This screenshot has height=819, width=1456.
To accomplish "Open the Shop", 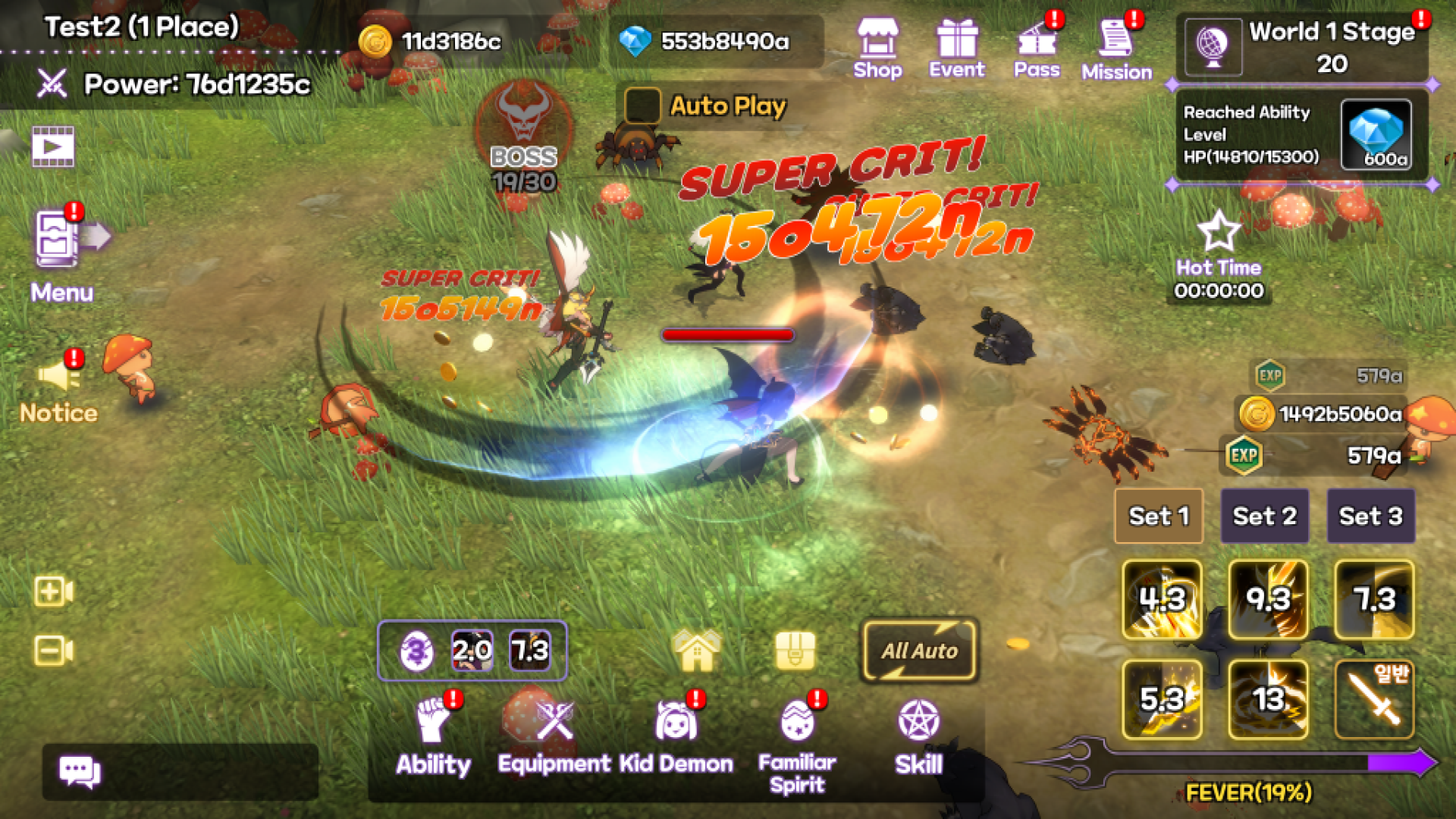I will pyautogui.click(x=877, y=45).
